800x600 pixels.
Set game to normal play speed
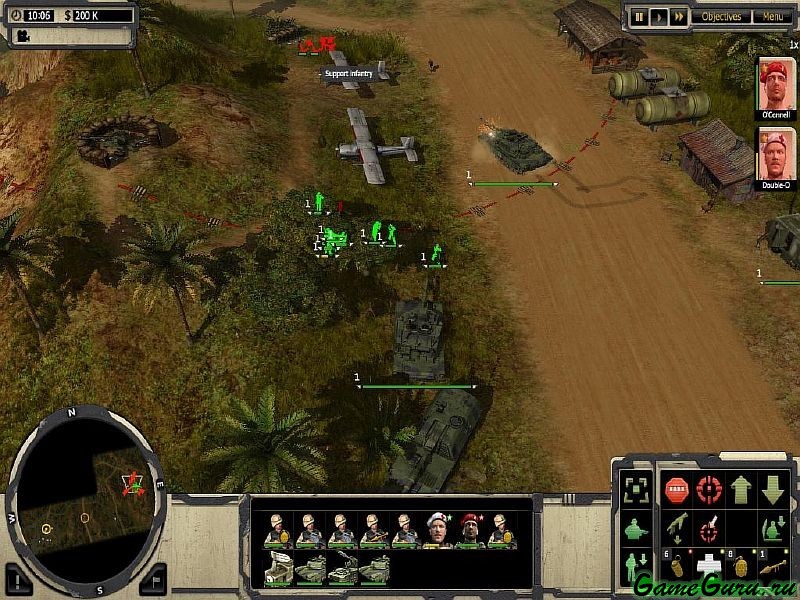coord(659,17)
